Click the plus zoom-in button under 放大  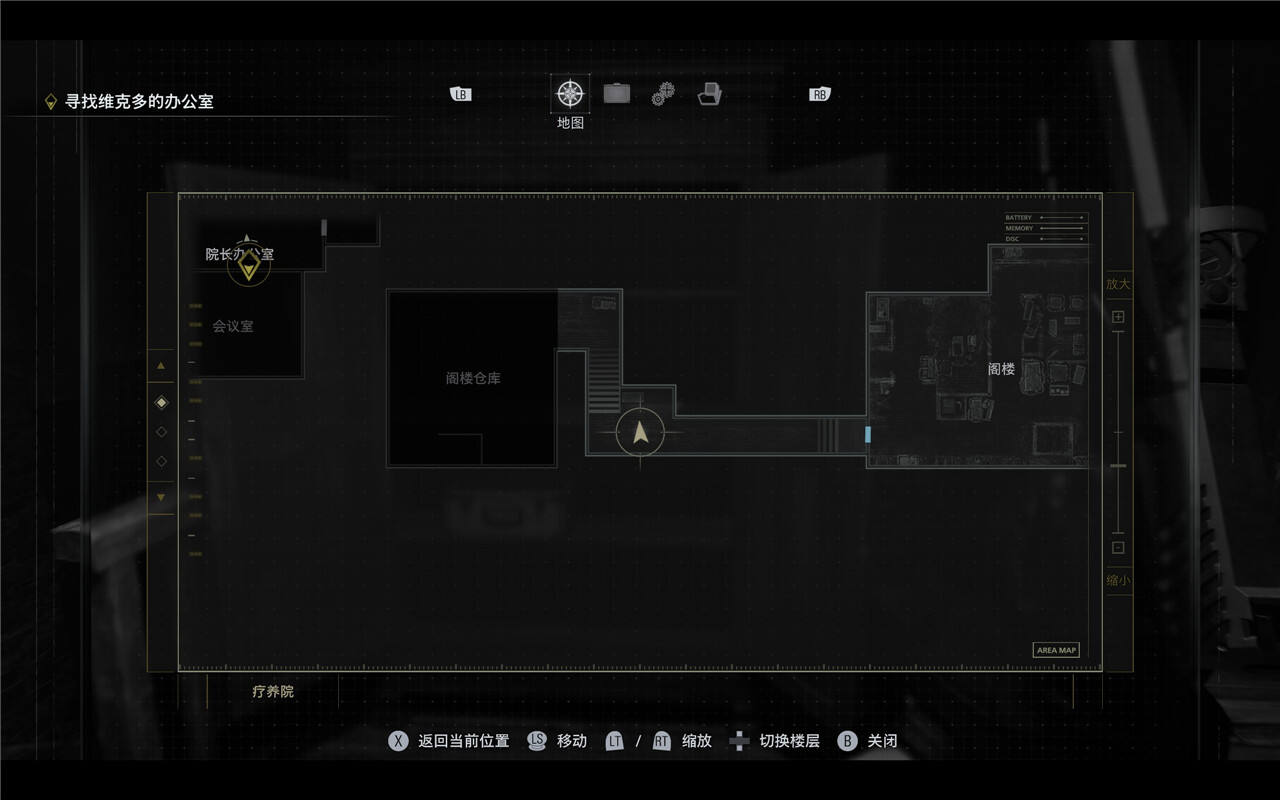1118,317
